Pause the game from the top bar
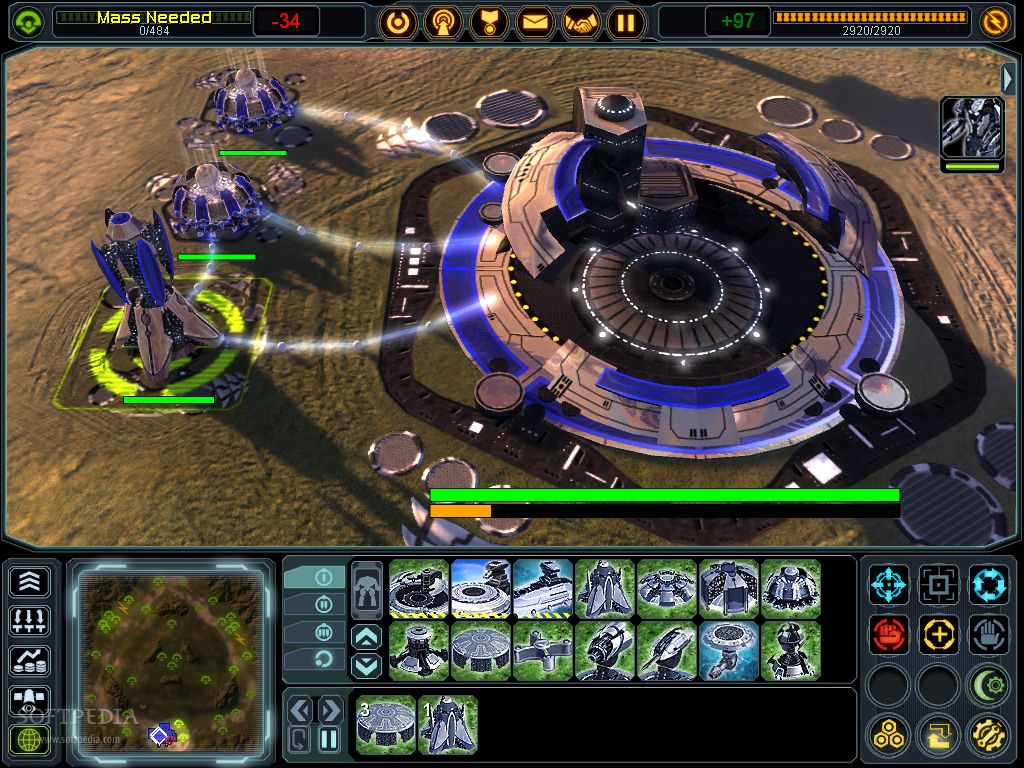The height and width of the screenshot is (768, 1024). point(626,21)
